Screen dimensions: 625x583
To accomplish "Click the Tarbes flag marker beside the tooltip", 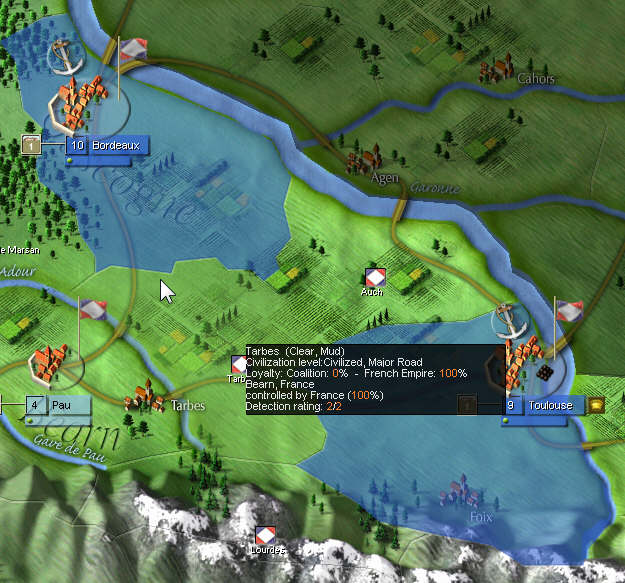I will pos(238,365).
